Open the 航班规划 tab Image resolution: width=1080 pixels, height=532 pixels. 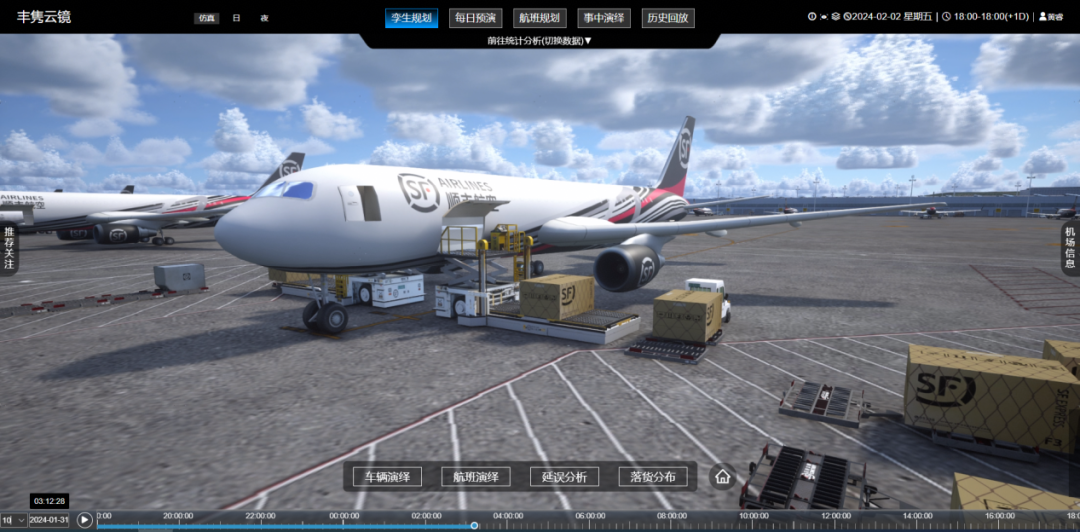pos(540,18)
